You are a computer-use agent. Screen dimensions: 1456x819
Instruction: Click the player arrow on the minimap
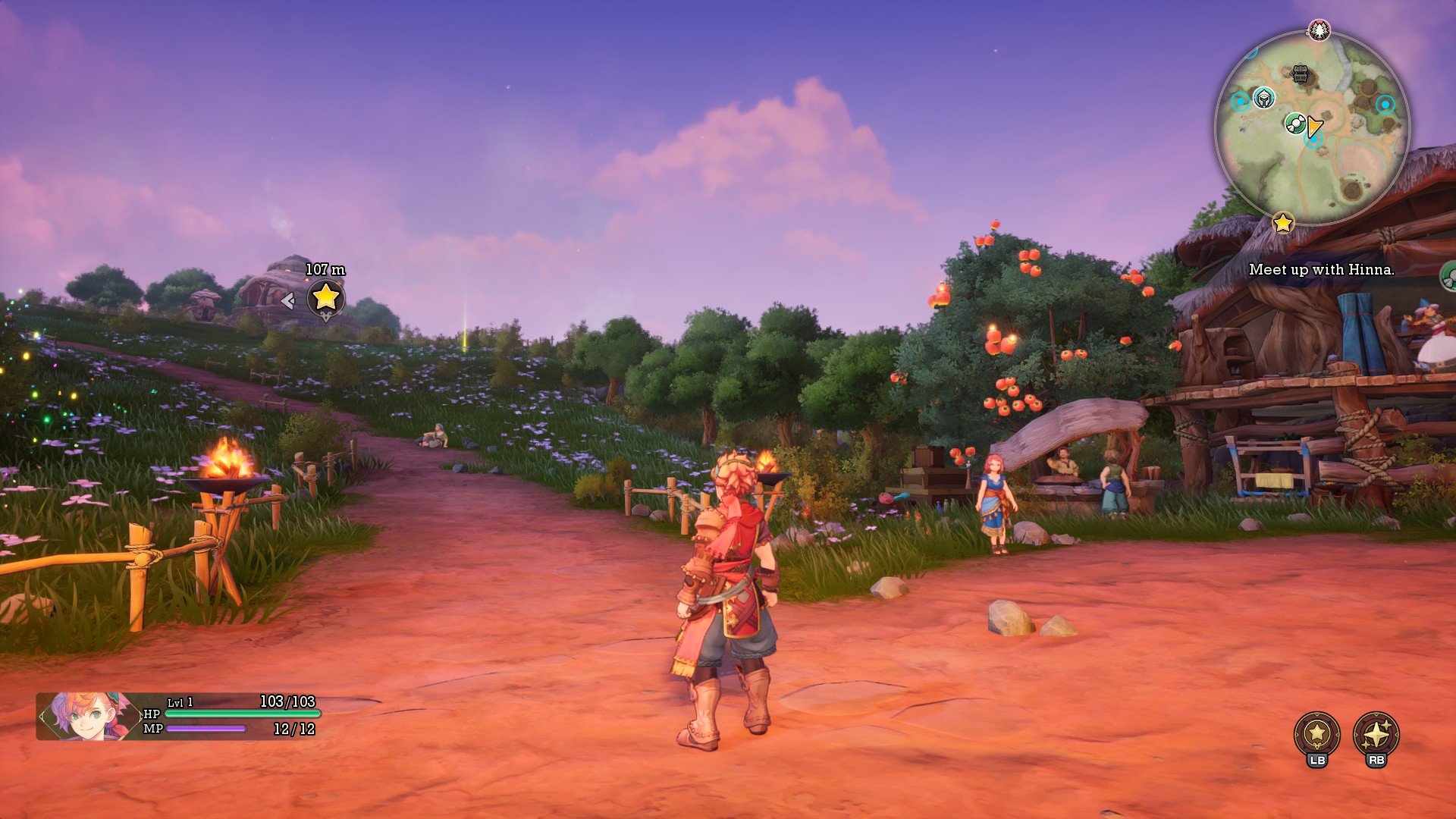click(x=1313, y=126)
